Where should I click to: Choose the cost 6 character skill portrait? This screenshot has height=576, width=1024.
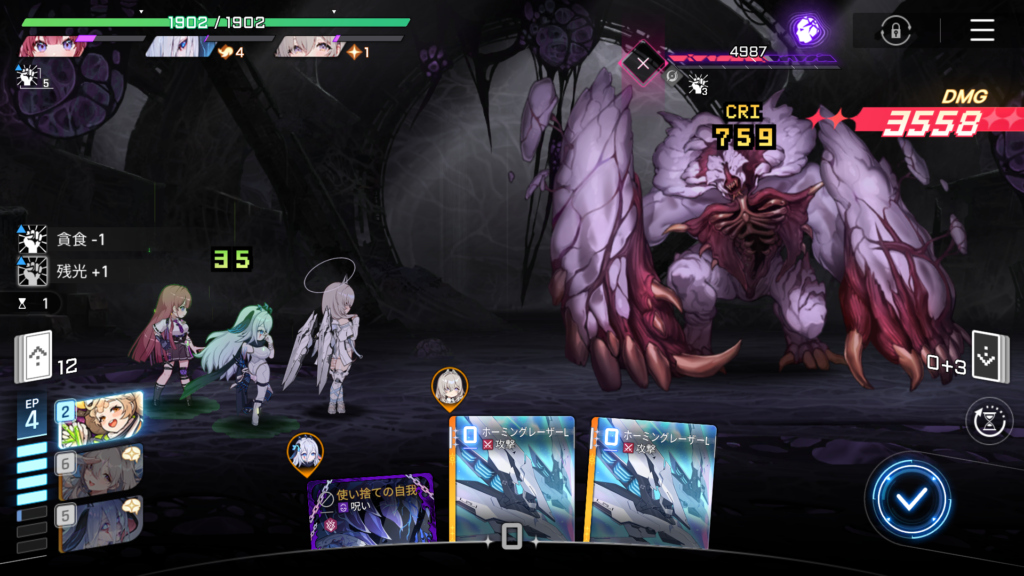point(100,469)
